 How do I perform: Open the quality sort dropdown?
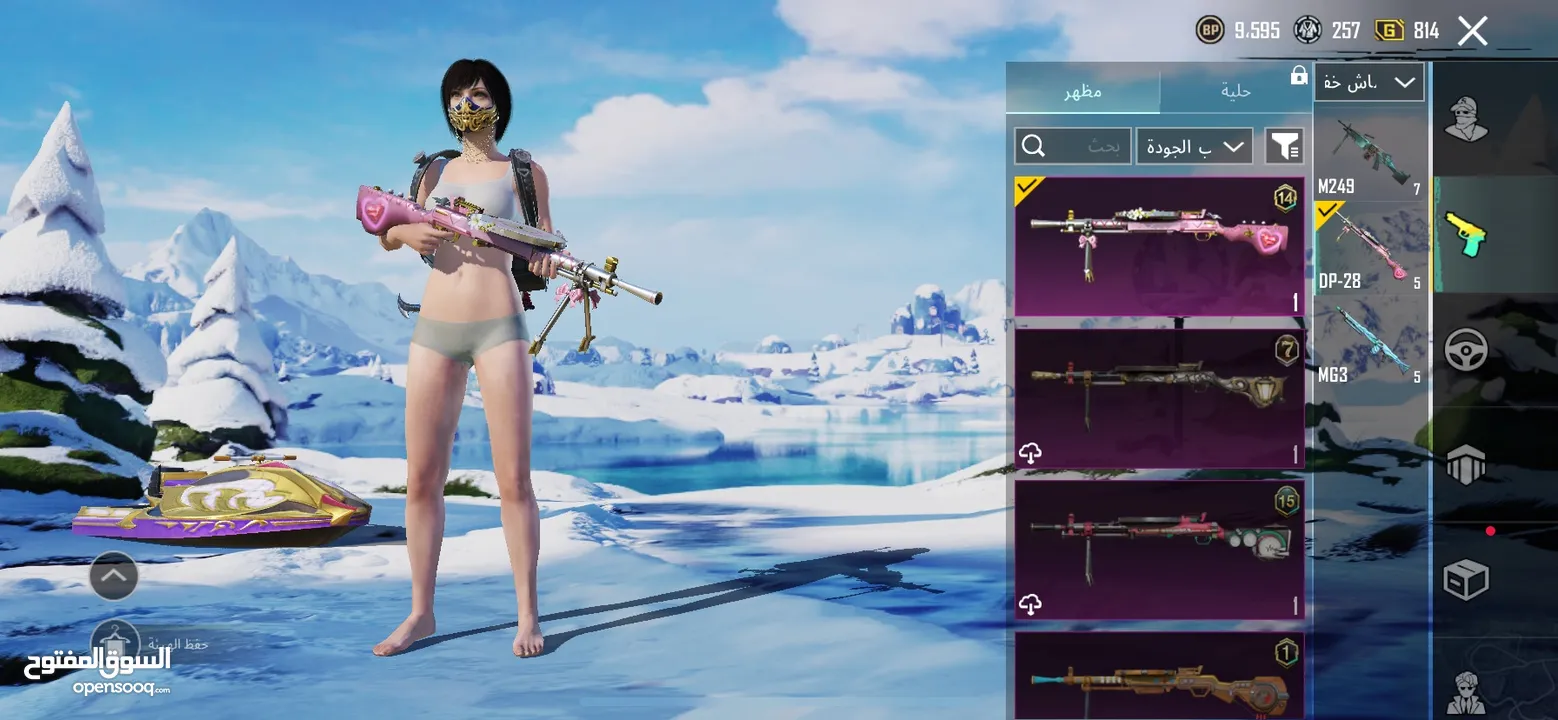click(1194, 147)
